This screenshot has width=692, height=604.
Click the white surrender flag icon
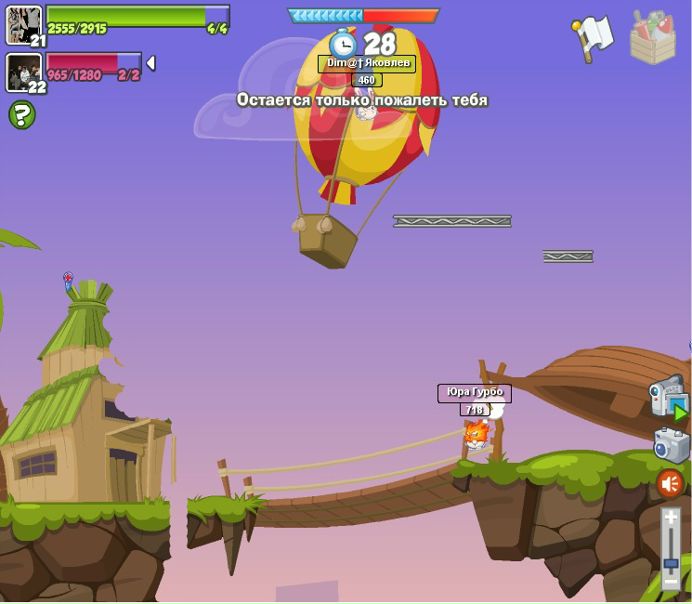[593, 37]
